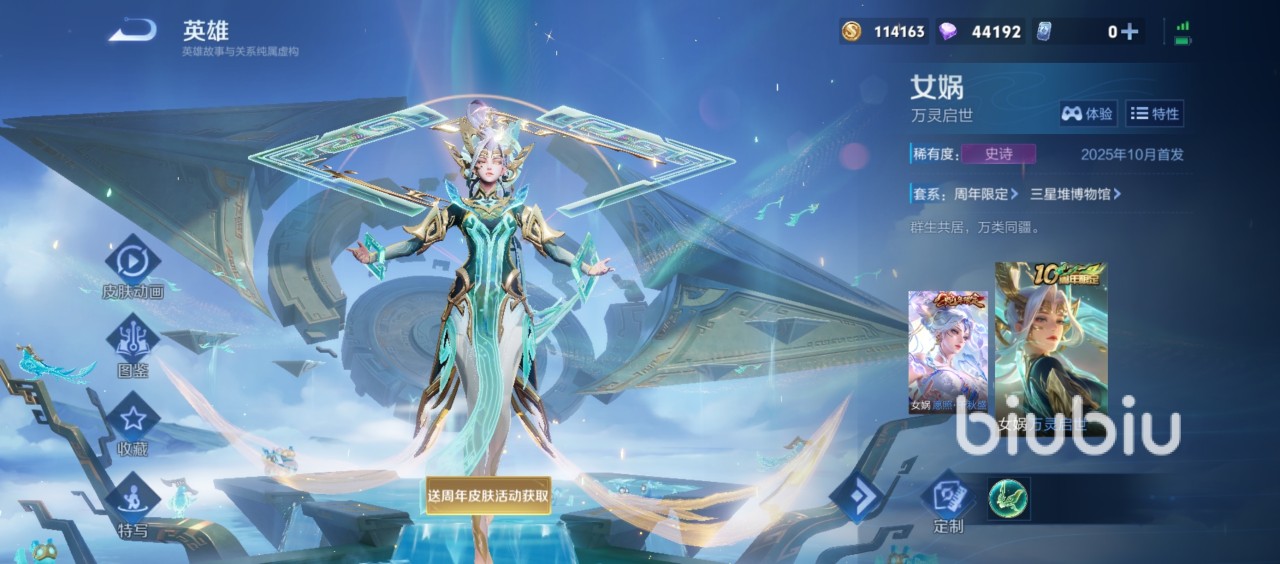Click the green winged effect icon
Viewport: 1280px width, 564px height.
pyautogui.click(x=1008, y=499)
